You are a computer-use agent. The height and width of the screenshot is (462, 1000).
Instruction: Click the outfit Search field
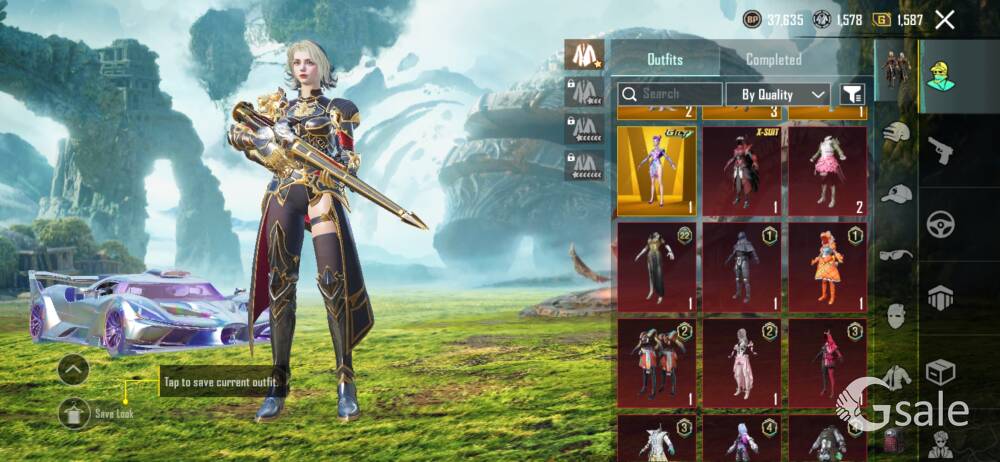point(670,94)
